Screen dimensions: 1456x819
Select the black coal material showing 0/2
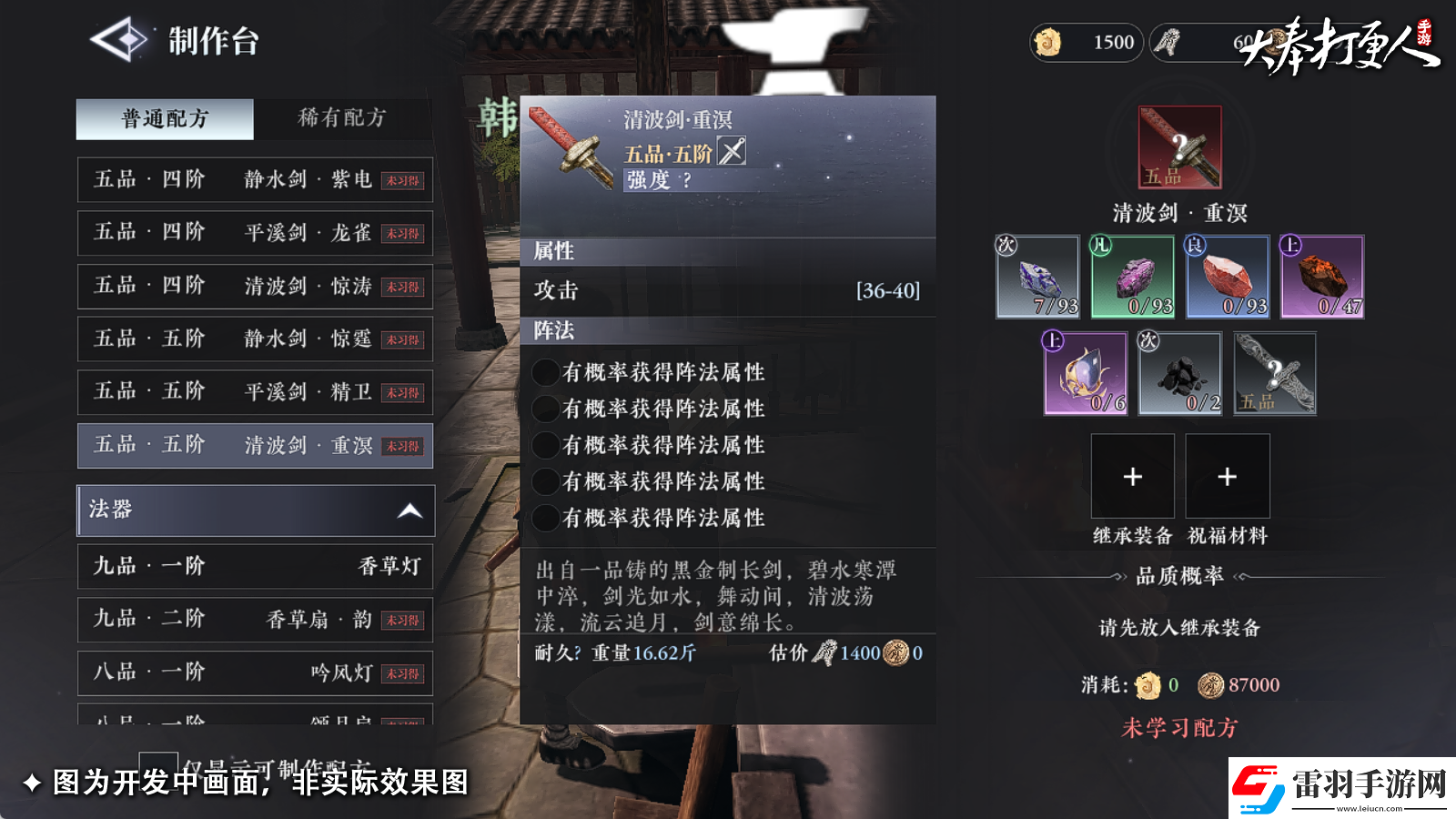[x=1179, y=373]
